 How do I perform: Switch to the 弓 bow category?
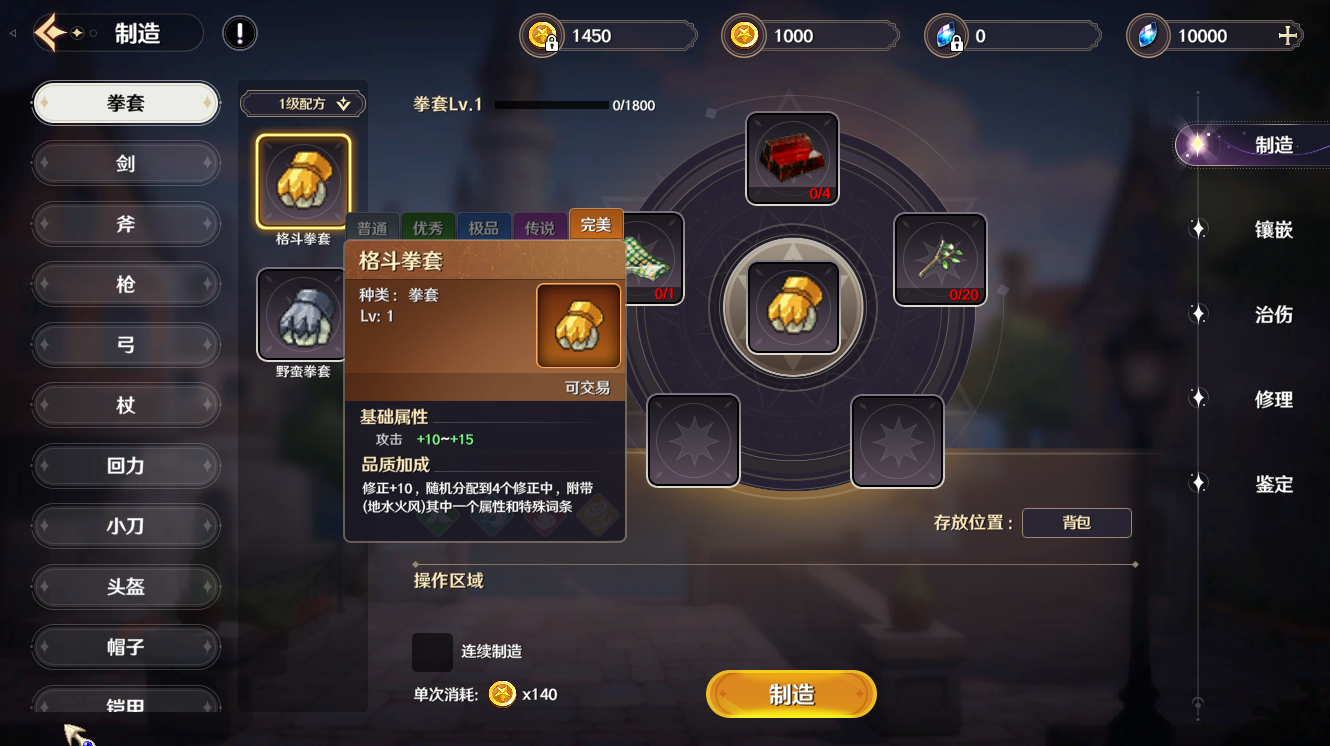[126, 345]
